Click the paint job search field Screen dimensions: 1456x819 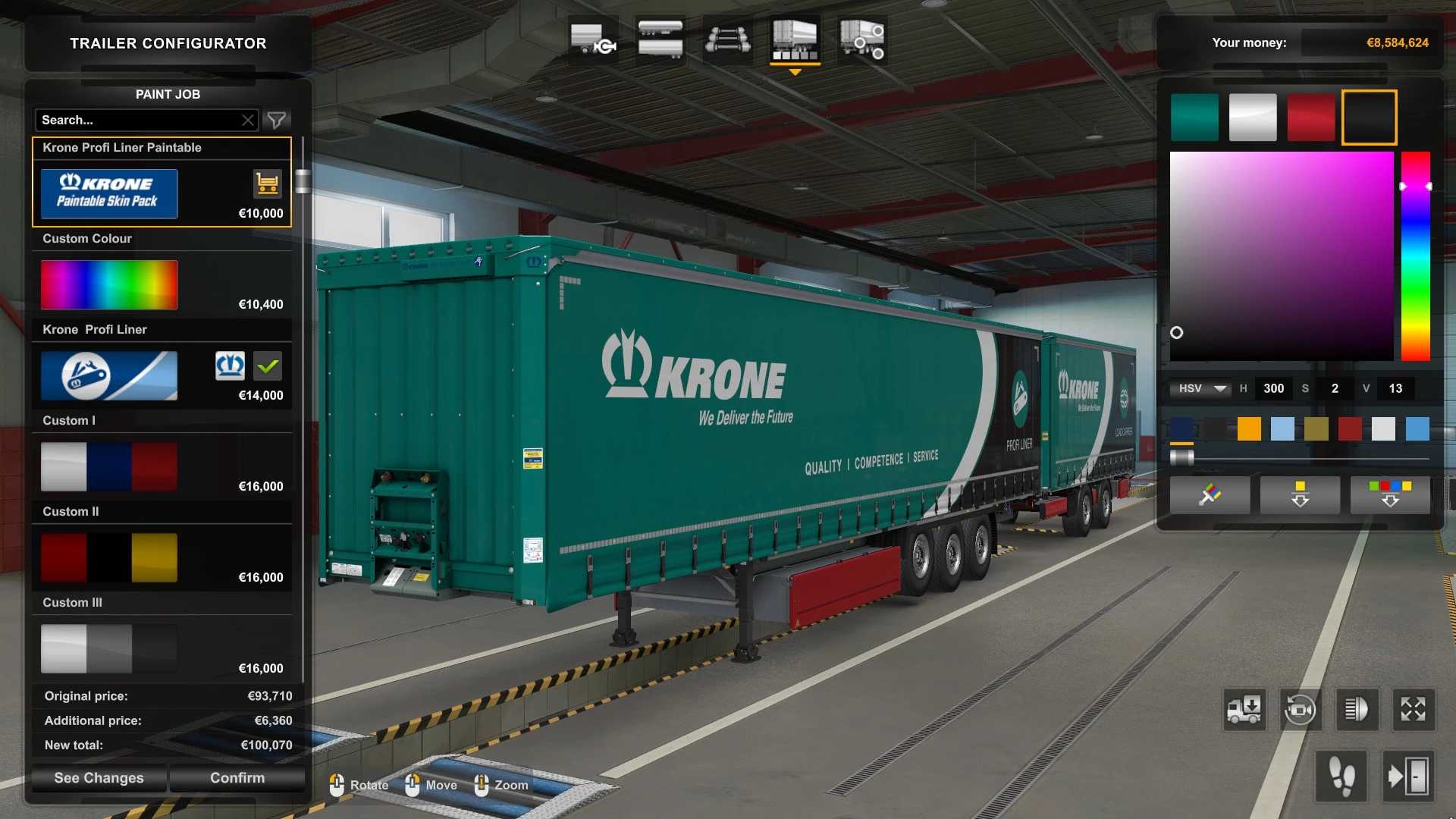136,120
